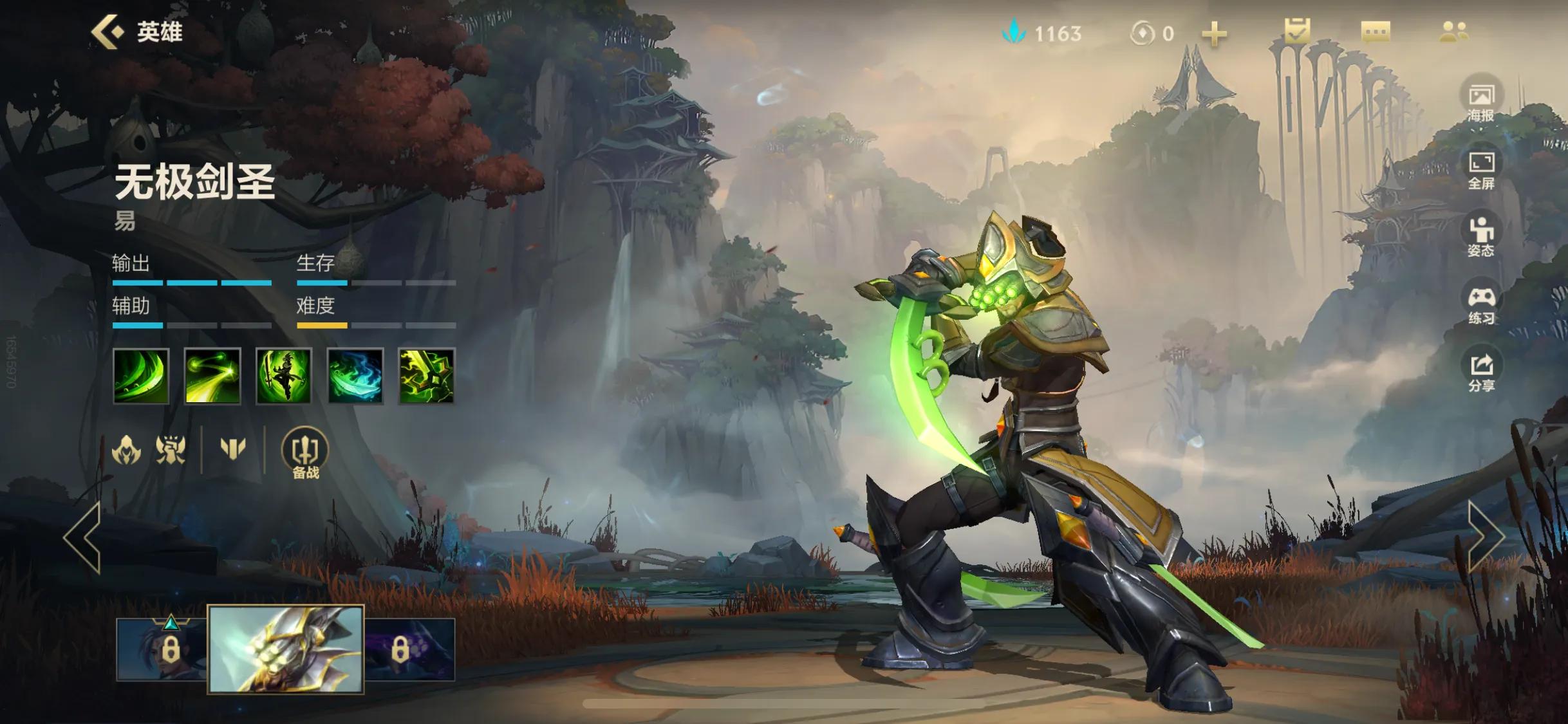Screen dimensions: 1568x724
Task: Select the locked purple skin thumbnail
Action: [x=410, y=649]
